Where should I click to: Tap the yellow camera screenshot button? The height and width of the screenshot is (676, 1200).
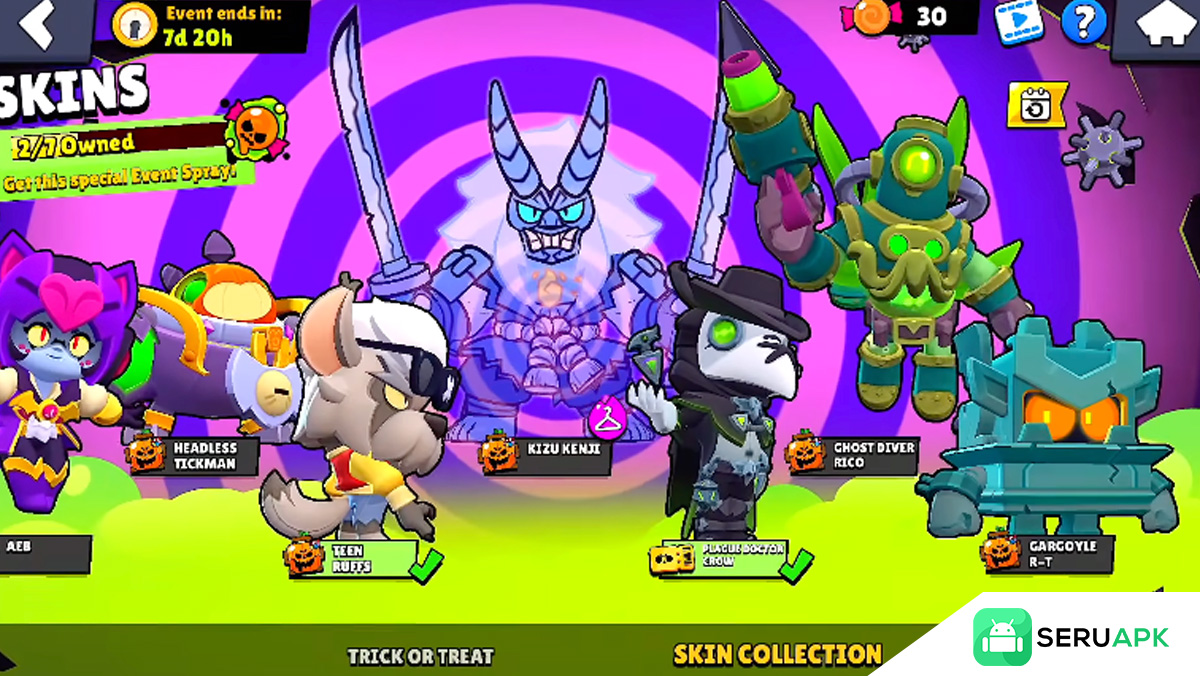pos(1036,105)
